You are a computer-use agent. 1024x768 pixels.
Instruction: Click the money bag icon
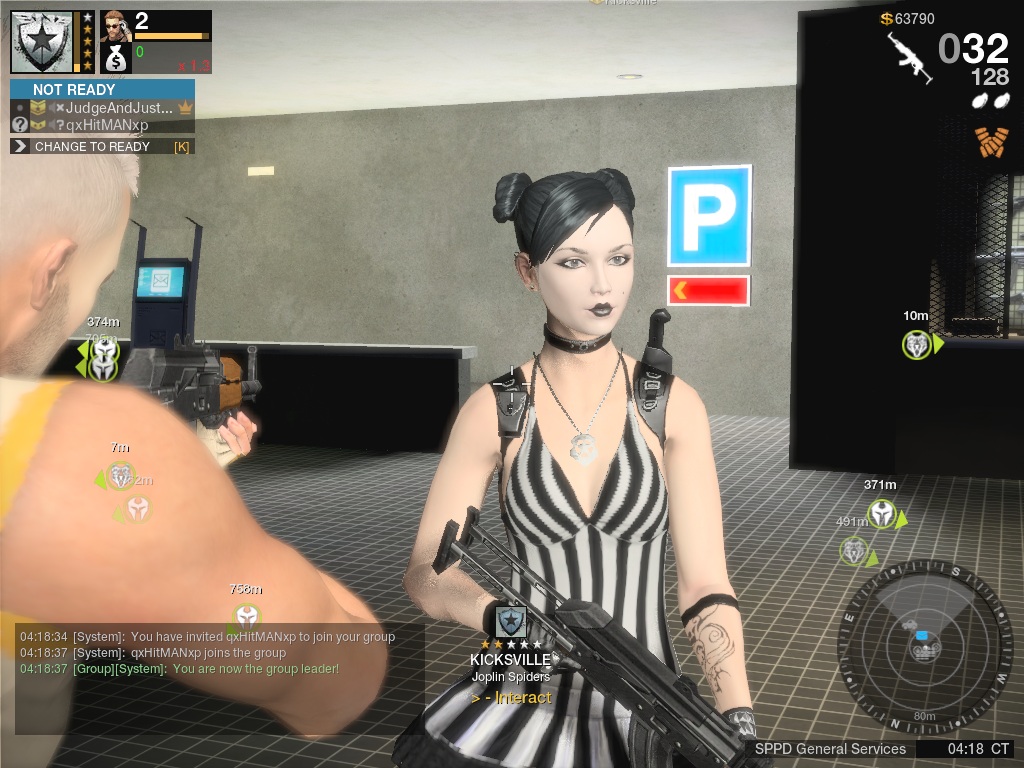tap(117, 56)
